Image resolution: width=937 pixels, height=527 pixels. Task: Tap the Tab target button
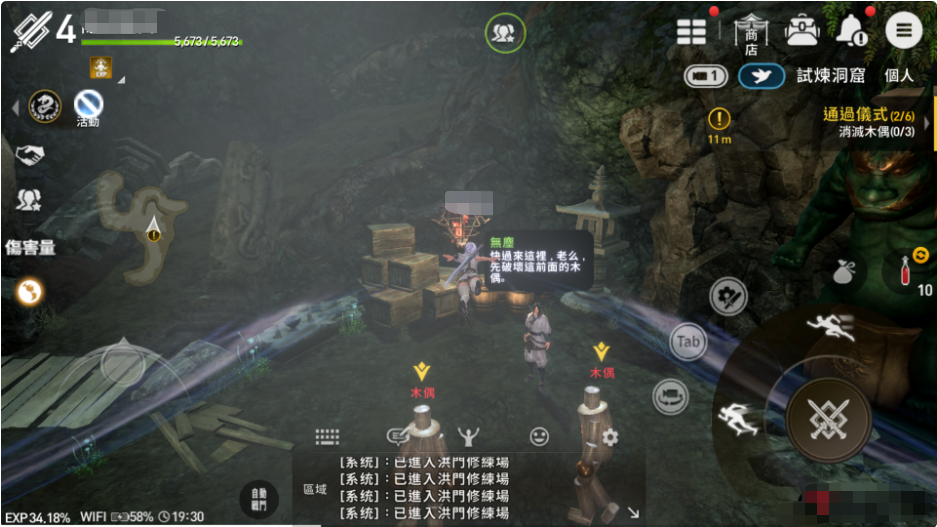[x=688, y=342]
